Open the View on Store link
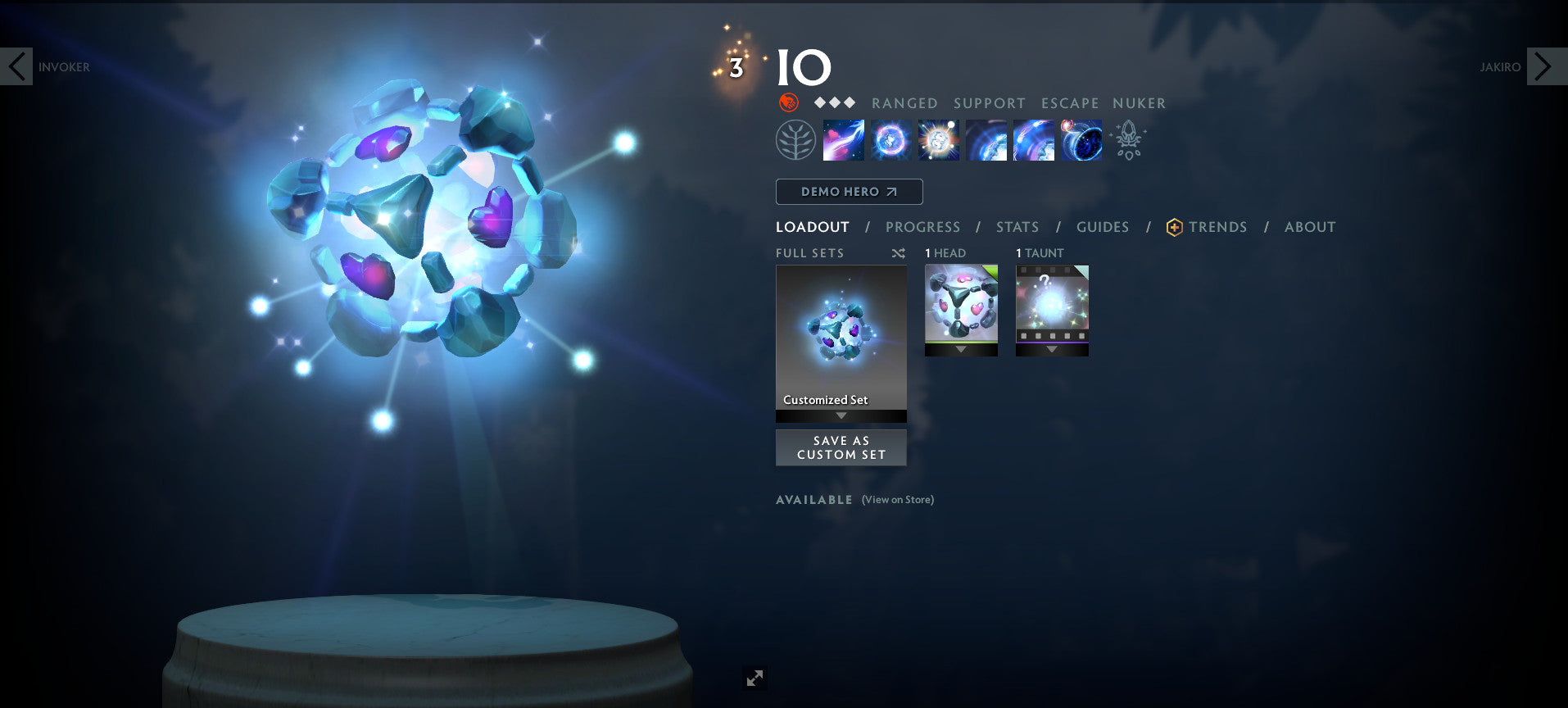This screenshot has height=708, width=1568. point(896,499)
